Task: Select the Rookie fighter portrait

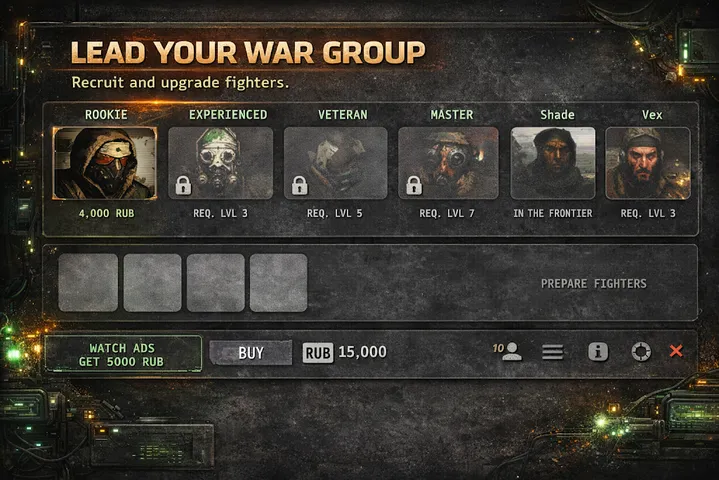Action: point(105,163)
